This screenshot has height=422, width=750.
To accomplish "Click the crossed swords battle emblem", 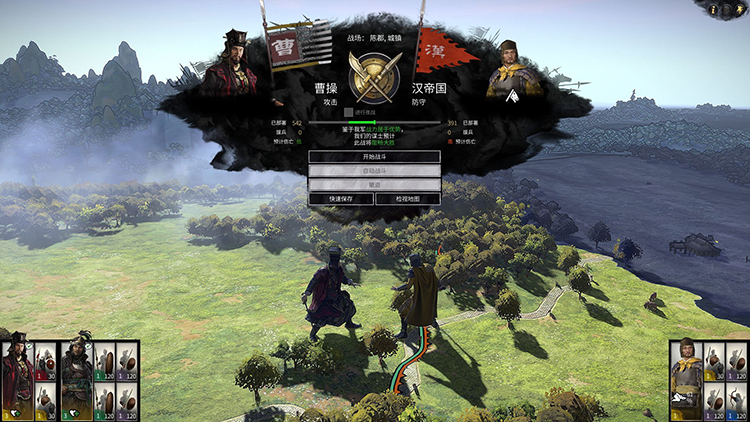I will point(374,70).
